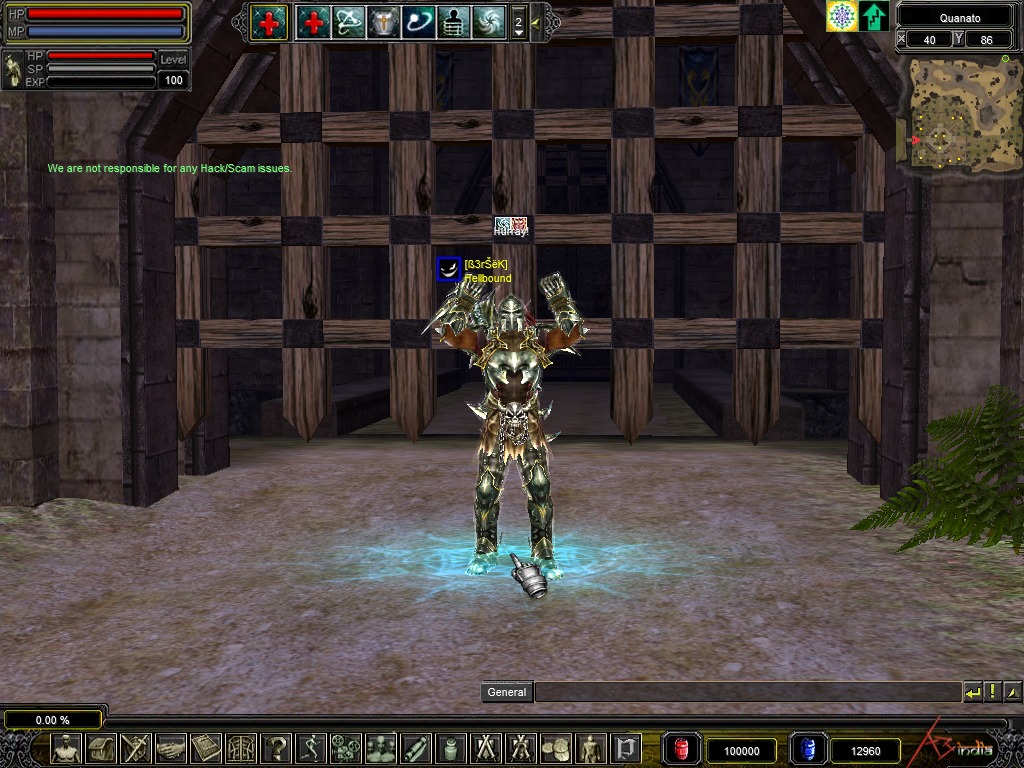
Task: Select the green stair-arrow buff icon
Action: (x=874, y=16)
